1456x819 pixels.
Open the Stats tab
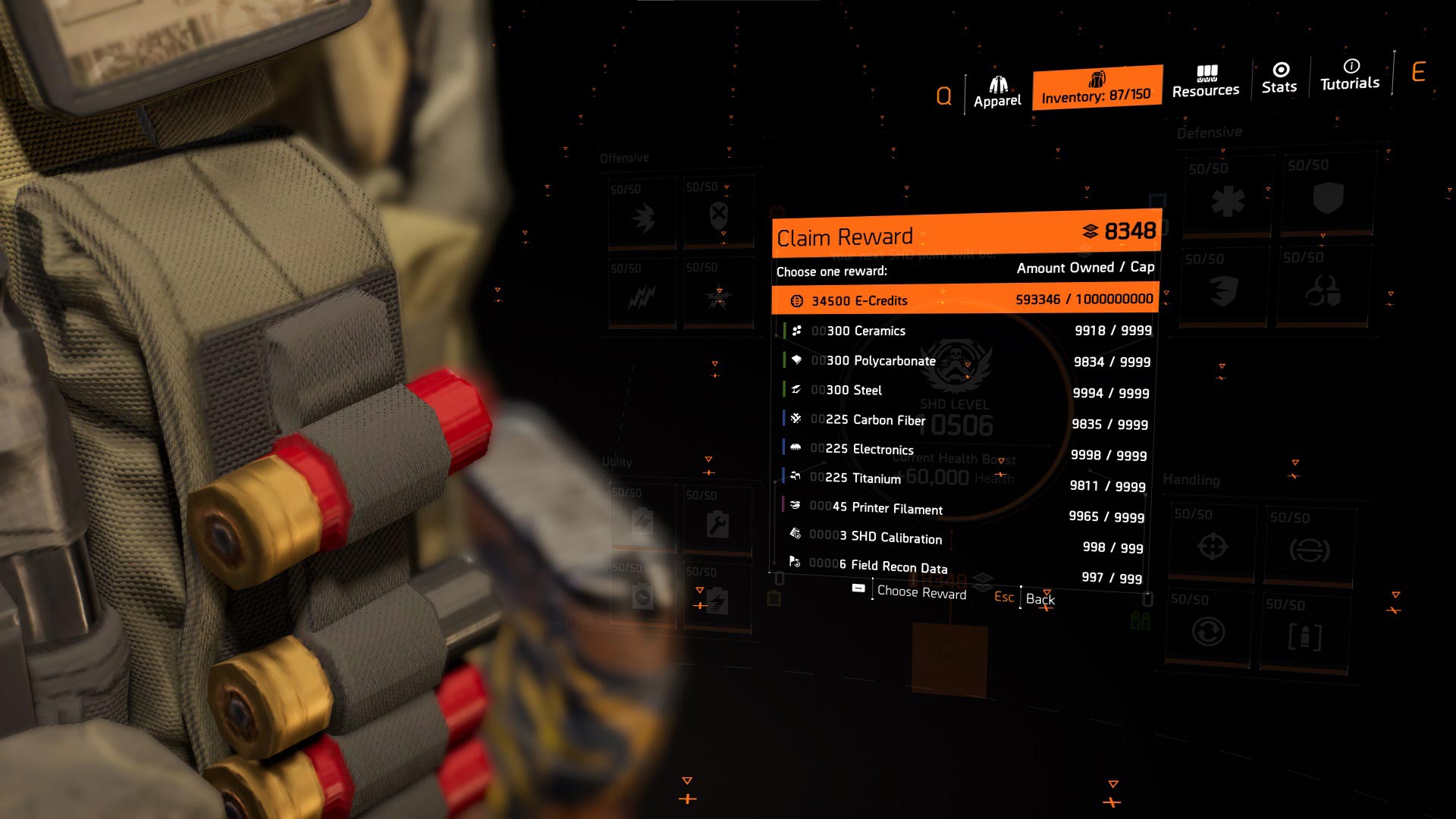tap(1279, 79)
